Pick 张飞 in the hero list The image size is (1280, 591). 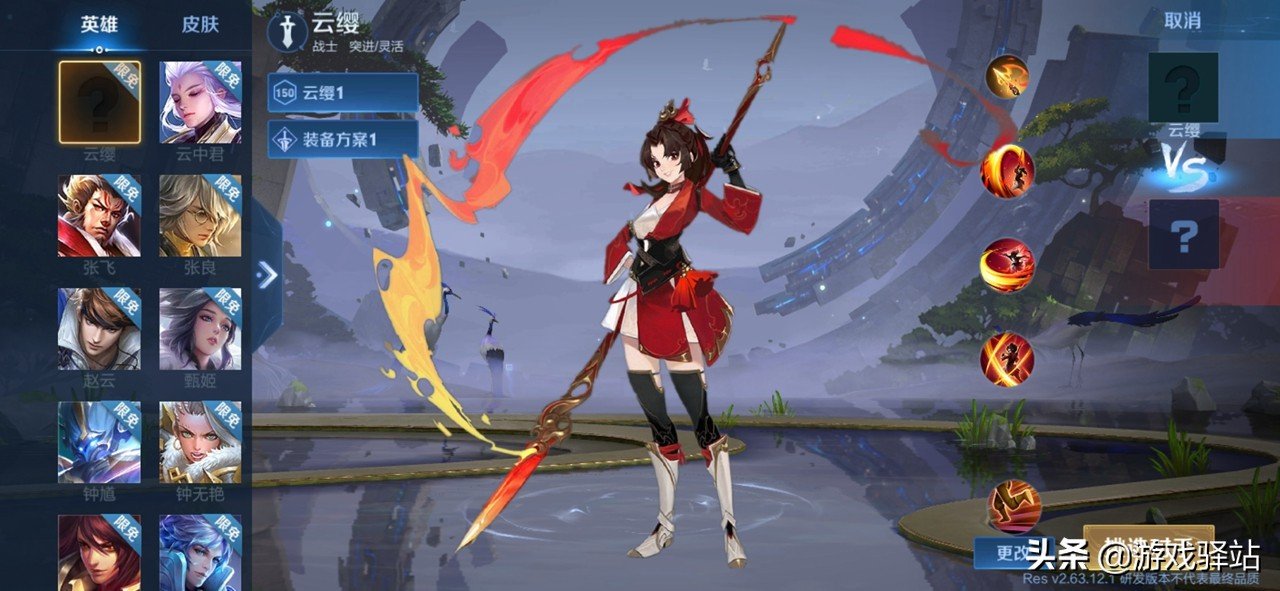[x=99, y=216]
